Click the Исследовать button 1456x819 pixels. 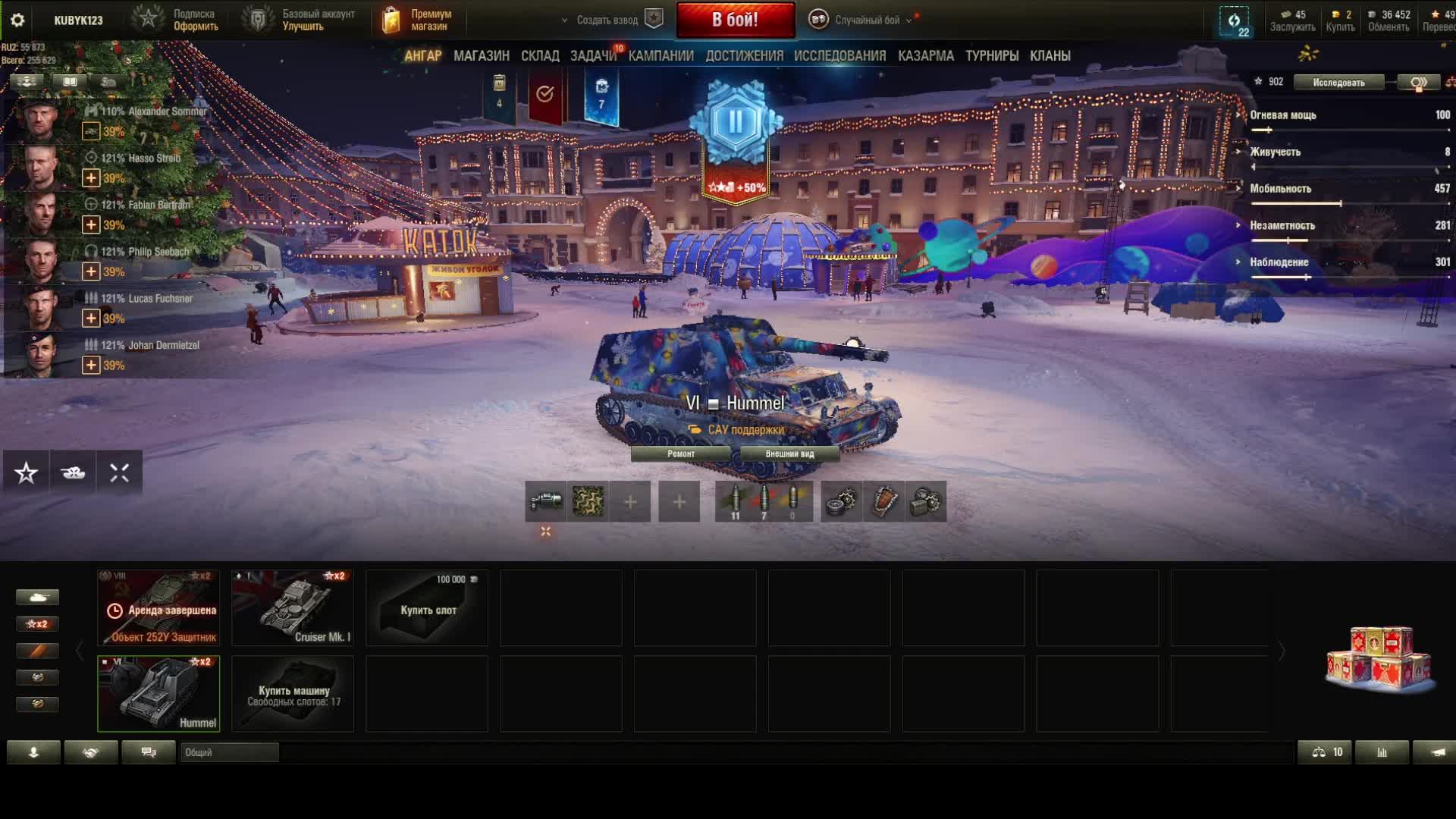[x=1338, y=82]
